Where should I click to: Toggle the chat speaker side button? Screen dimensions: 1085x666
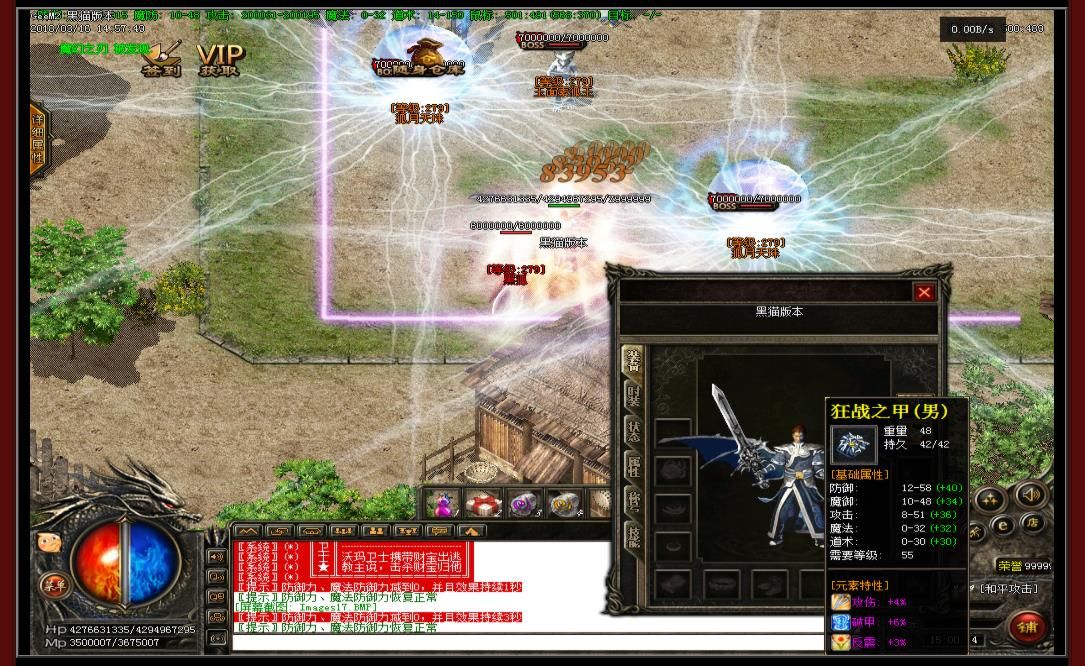pos(216,556)
